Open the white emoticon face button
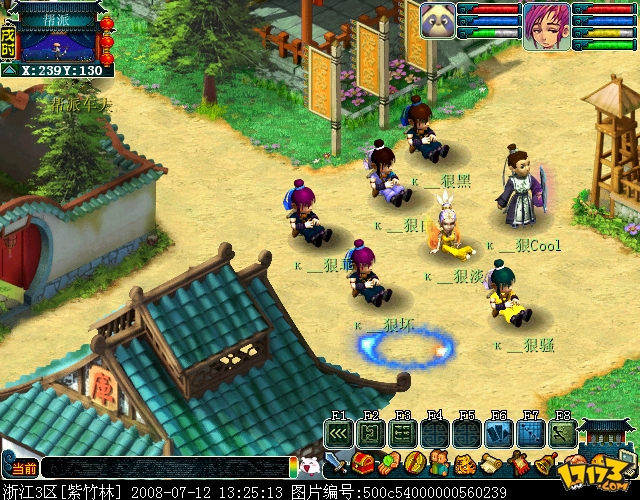This screenshot has width=640, height=500. coord(309,465)
